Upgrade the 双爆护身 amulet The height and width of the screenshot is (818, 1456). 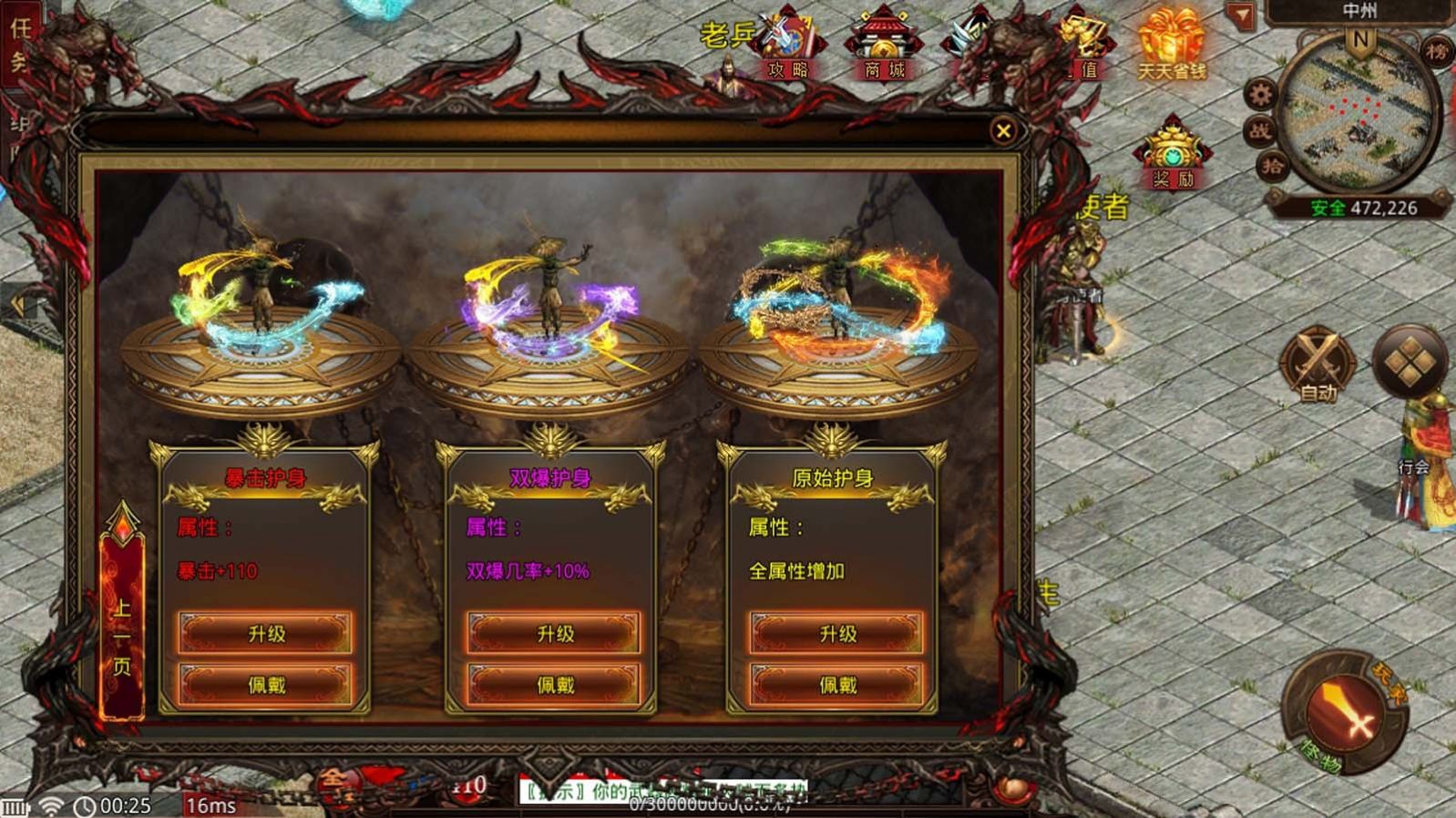[554, 633]
